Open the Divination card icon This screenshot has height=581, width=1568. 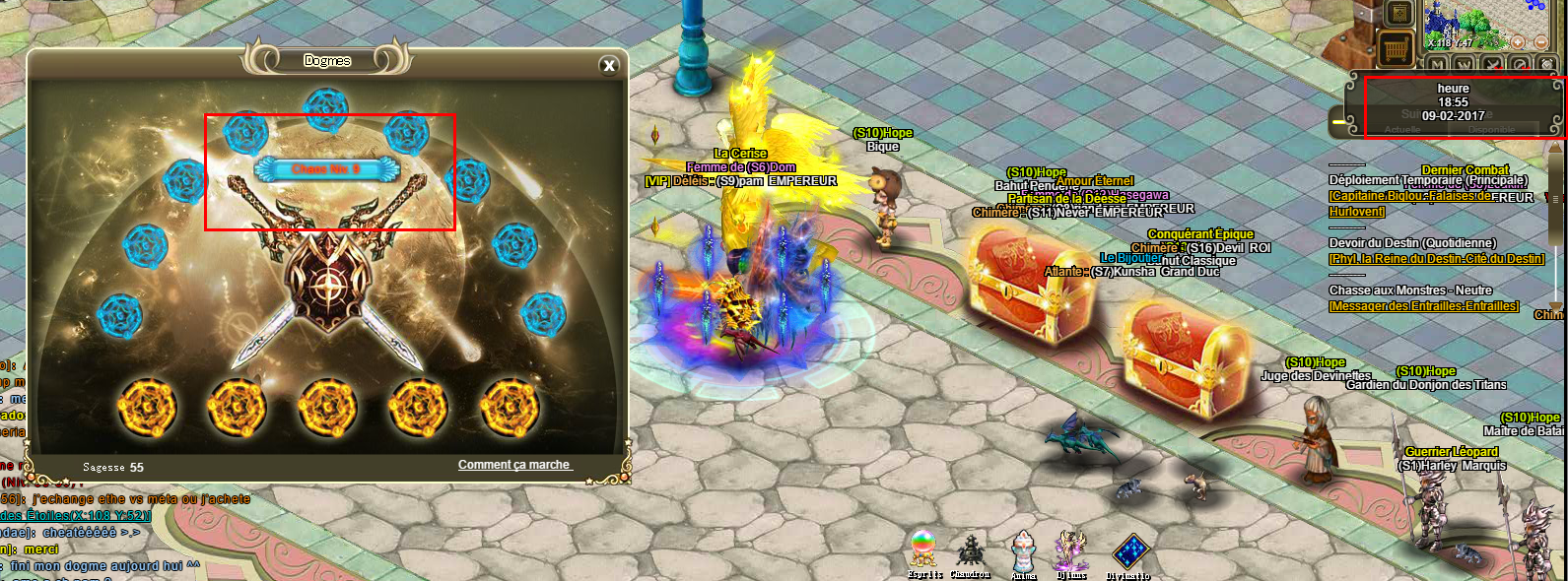pyautogui.click(x=1127, y=551)
